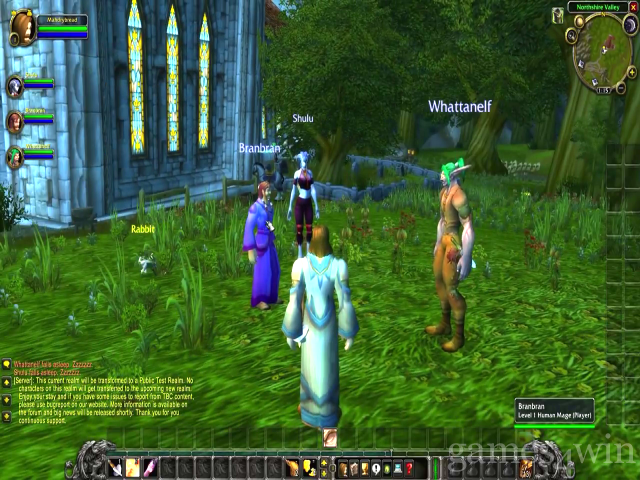Click Whattanelf's party portrait
Image resolution: width=640 pixels, height=480 pixels.
tap(15, 155)
